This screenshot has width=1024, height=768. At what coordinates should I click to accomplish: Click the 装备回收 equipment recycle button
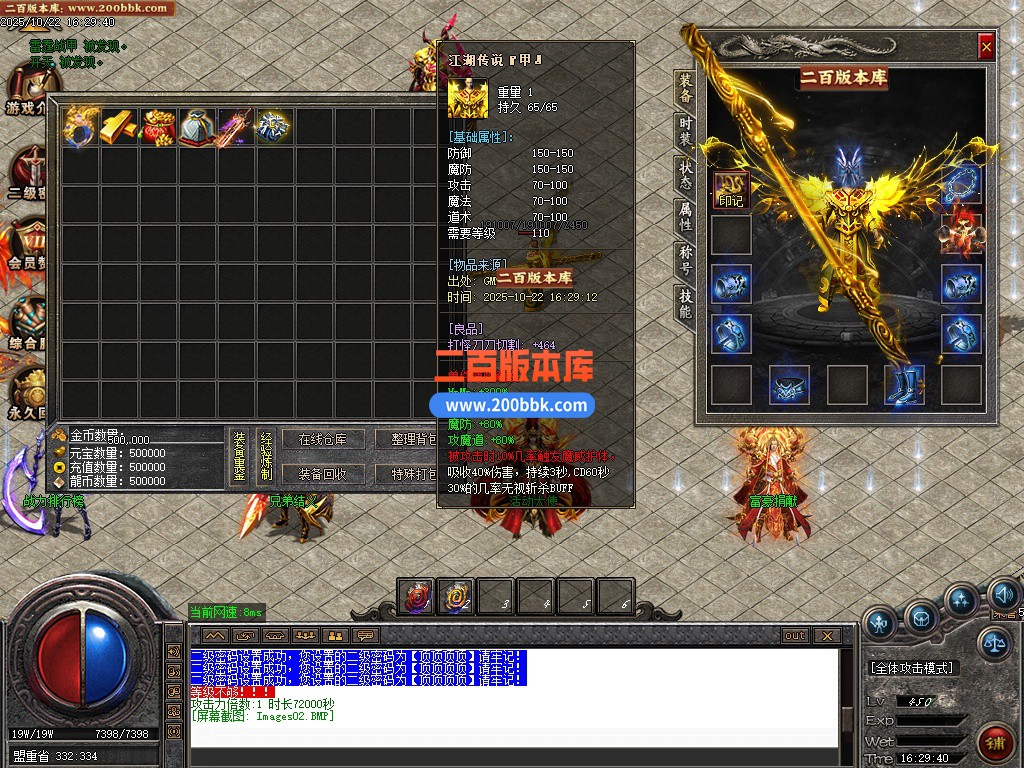pyautogui.click(x=322, y=474)
